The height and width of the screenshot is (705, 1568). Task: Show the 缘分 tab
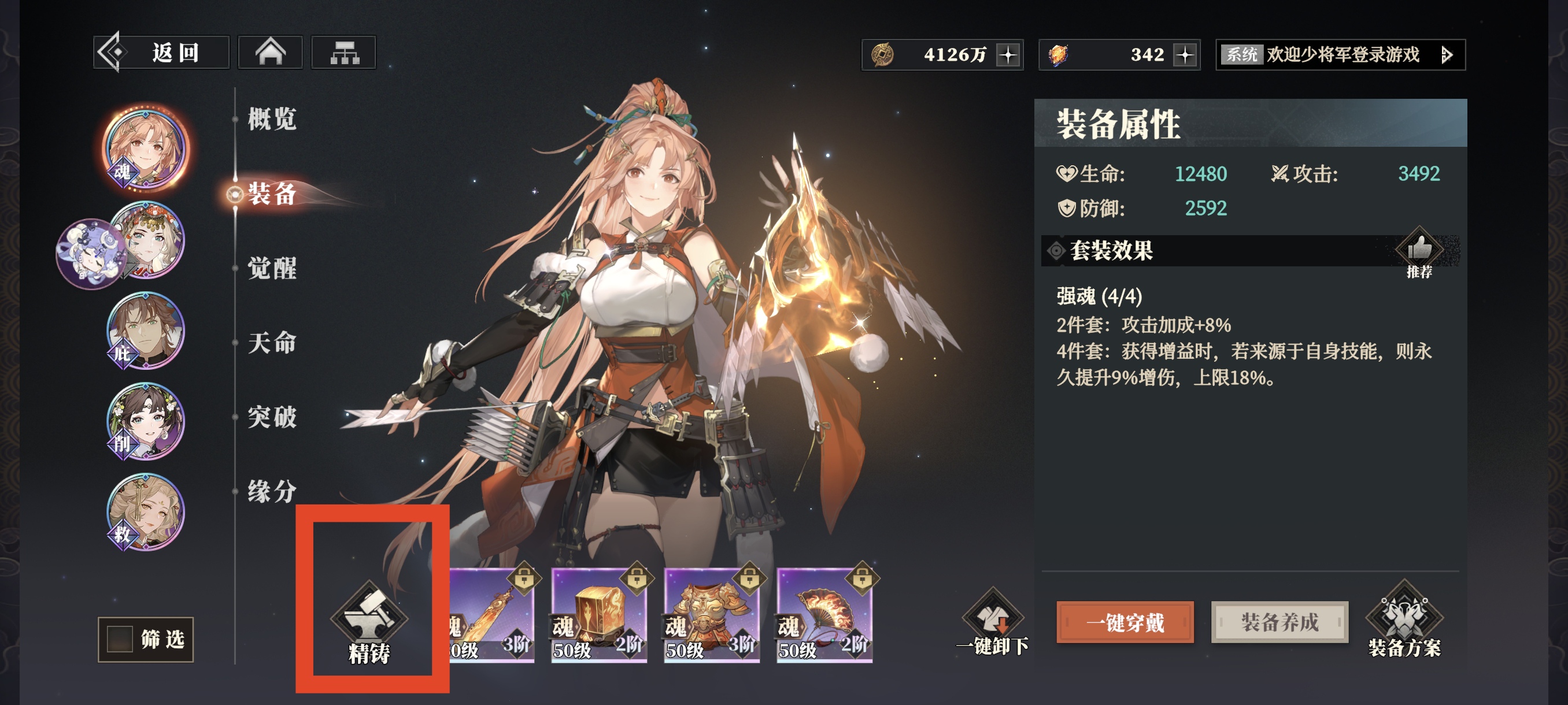pyautogui.click(x=272, y=491)
